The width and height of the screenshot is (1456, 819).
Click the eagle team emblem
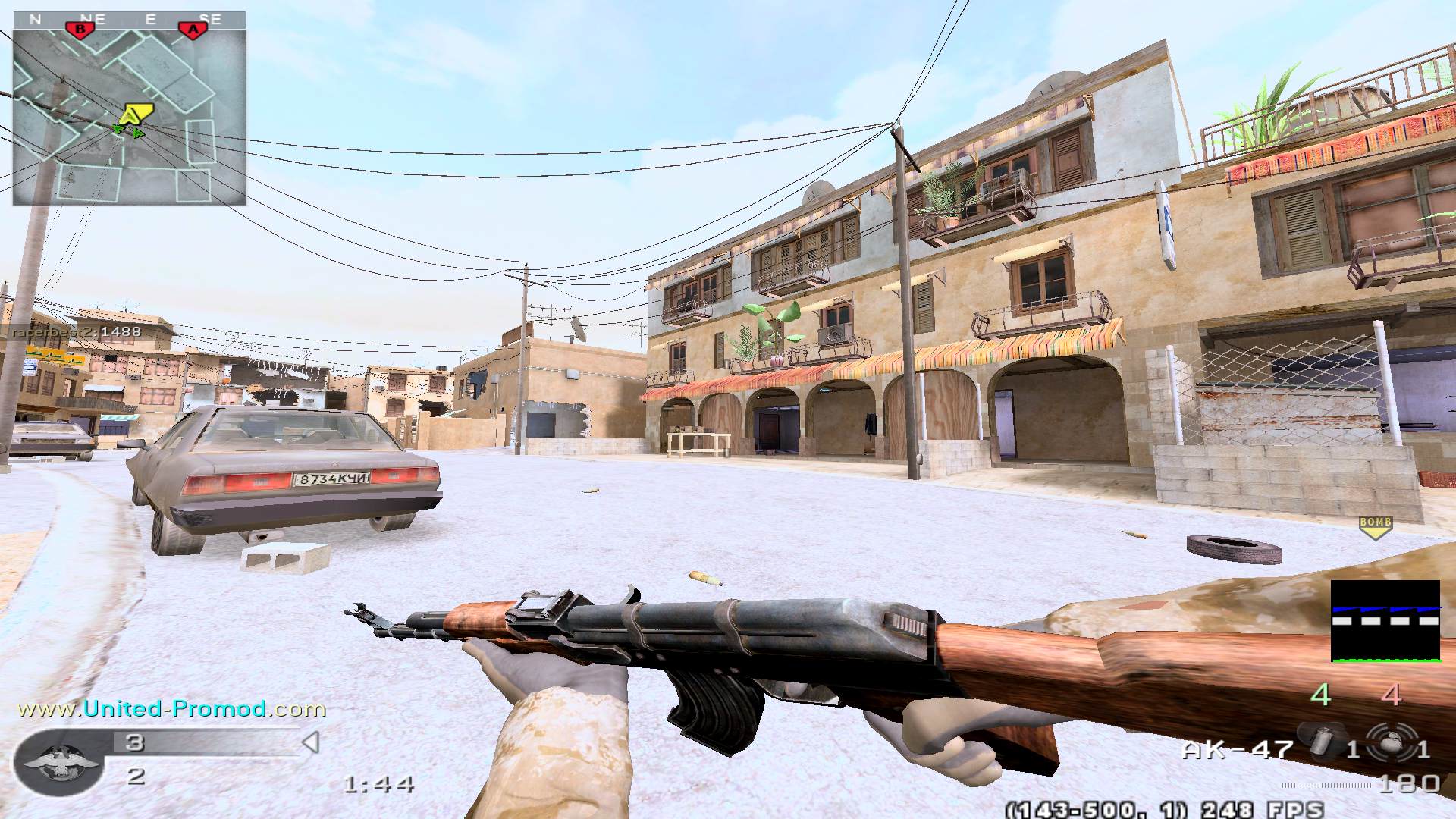(x=58, y=761)
